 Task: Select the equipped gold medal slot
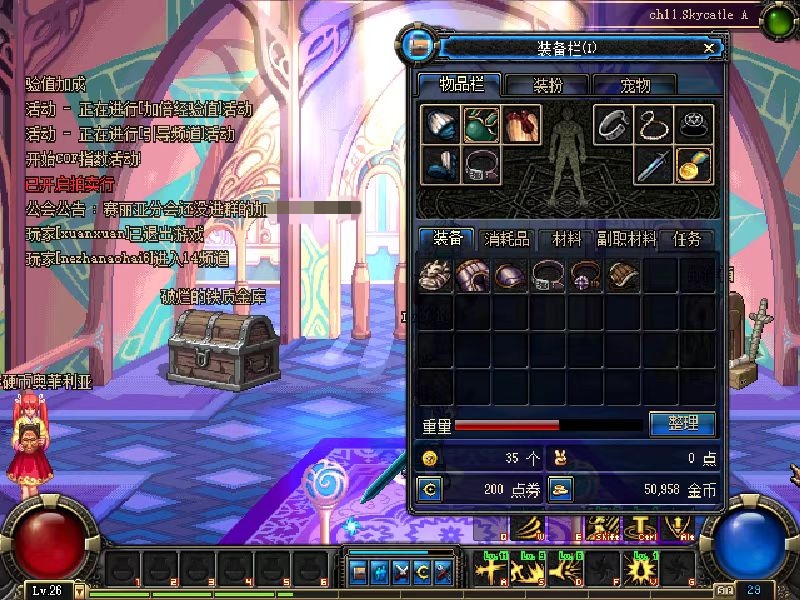695,164
